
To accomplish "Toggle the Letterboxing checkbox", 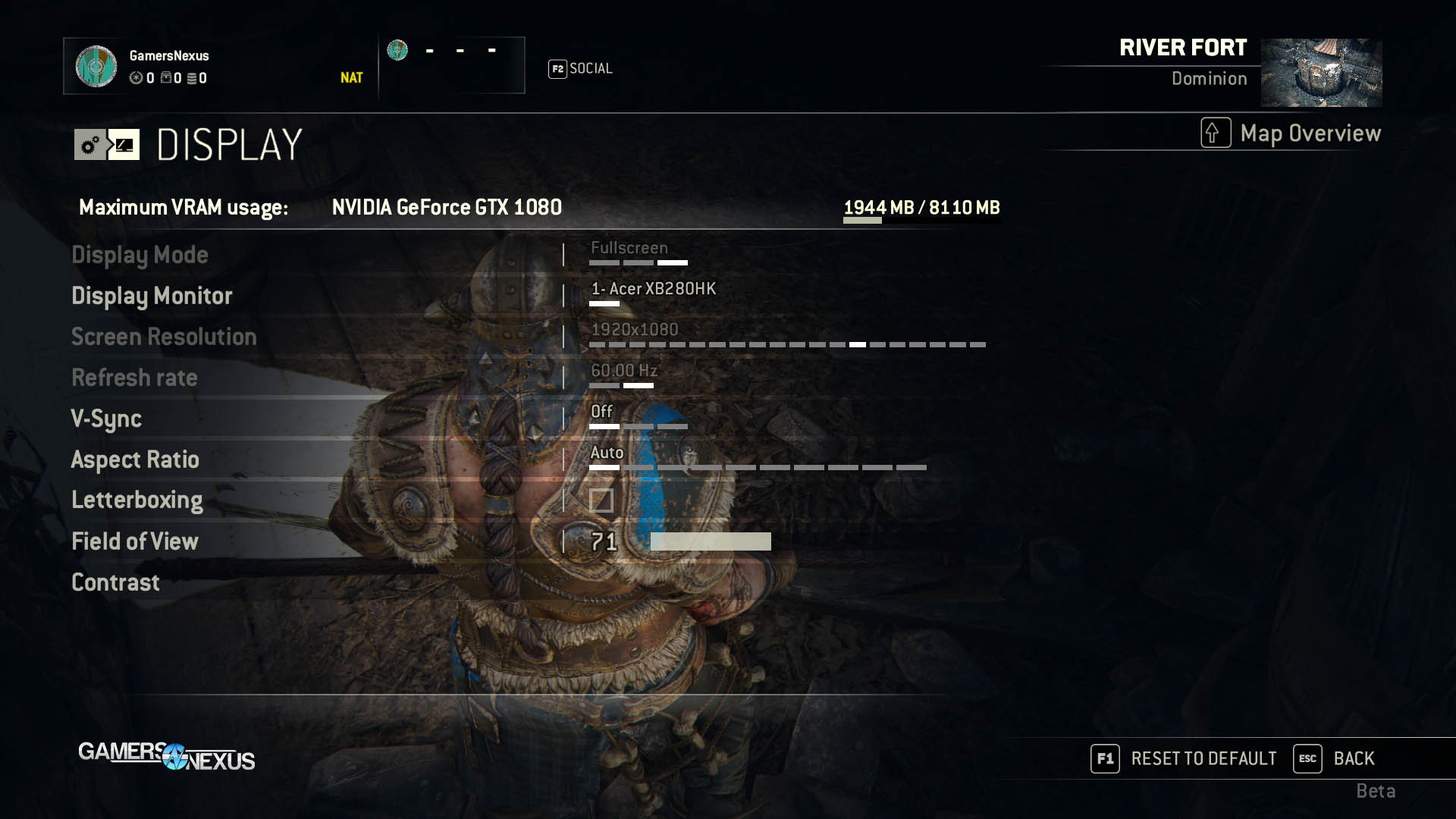I will click(601, 500).
